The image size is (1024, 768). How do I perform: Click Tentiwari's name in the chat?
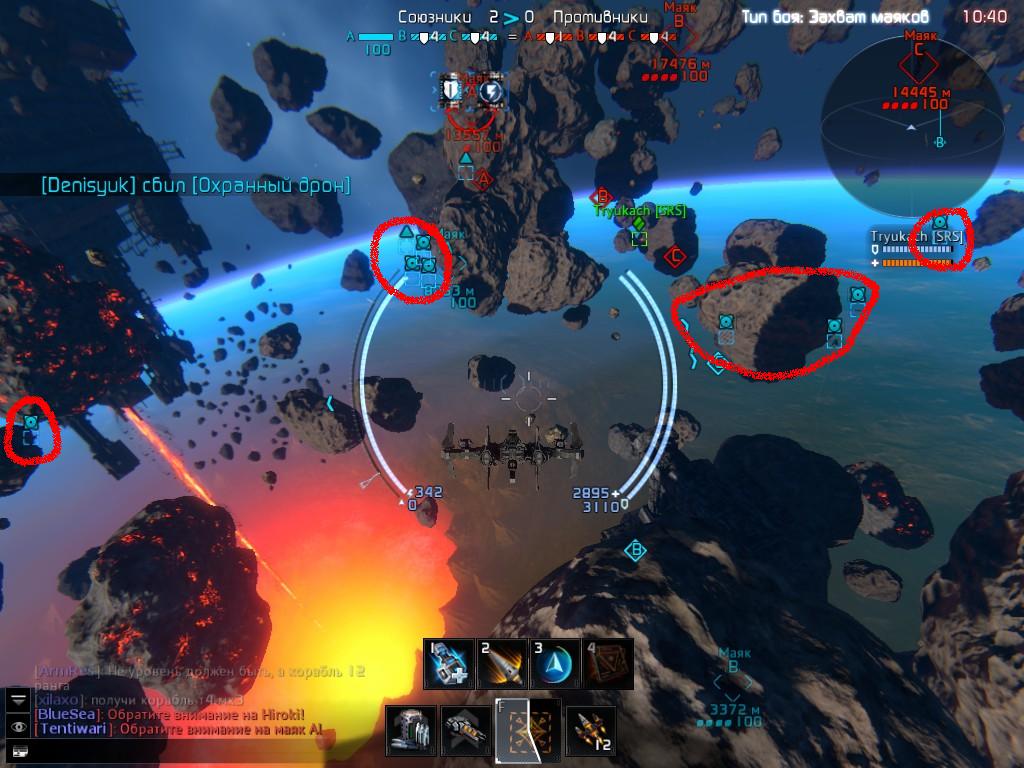click(70, 729)
